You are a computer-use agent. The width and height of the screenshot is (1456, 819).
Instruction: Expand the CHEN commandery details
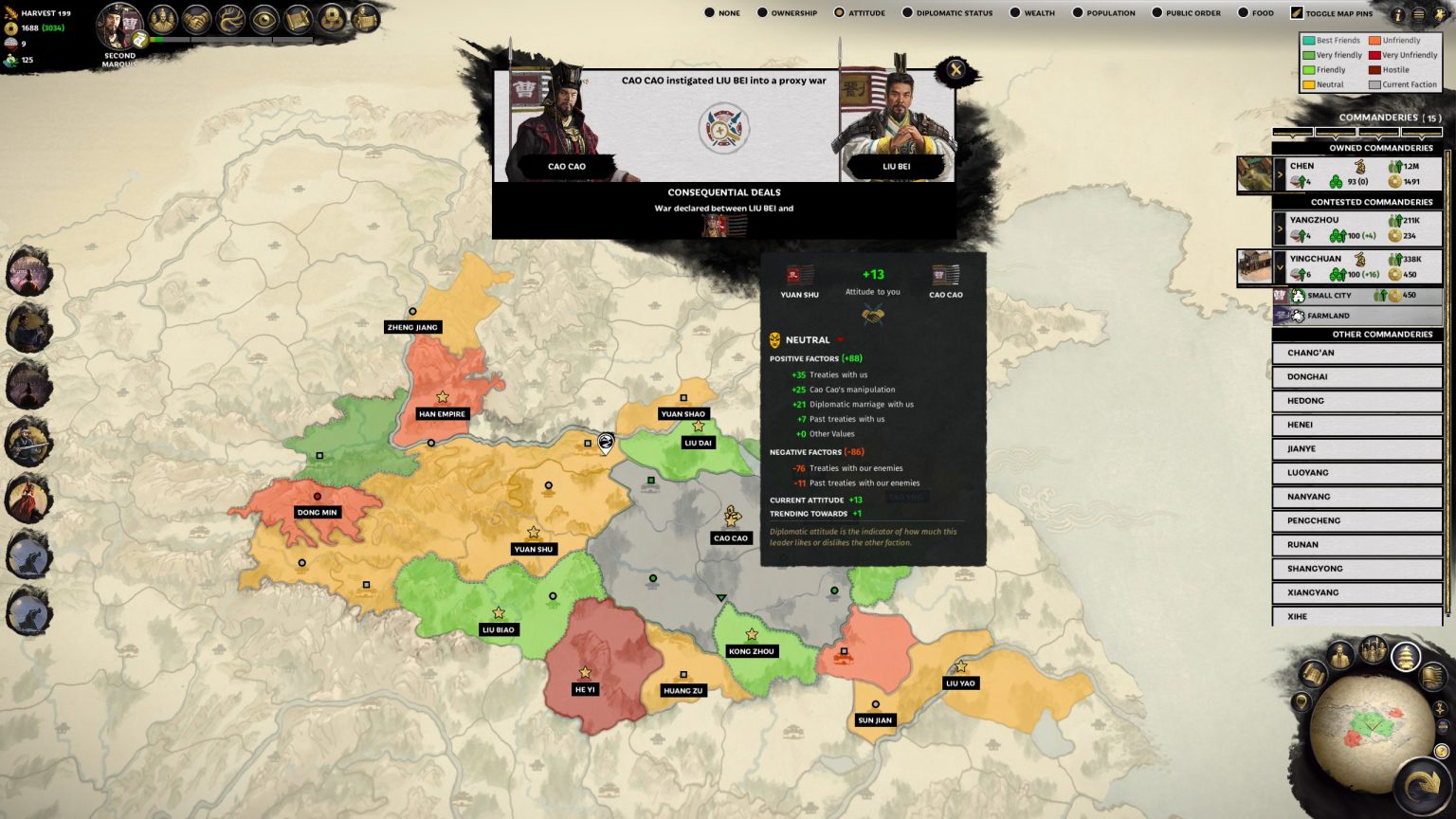(1282, 174)
